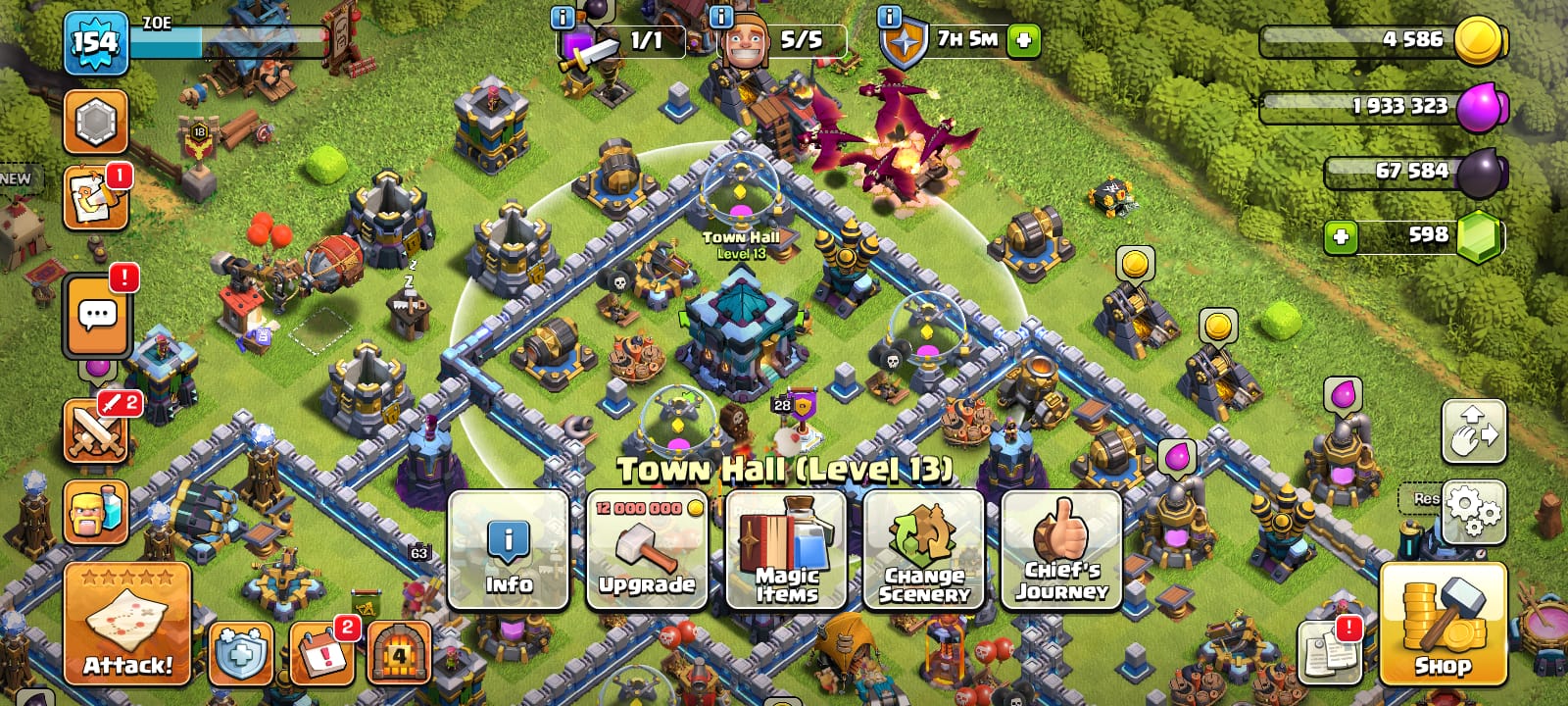Open the layout editor hand-arrows button

pyautogui.click(x=1473, y=431)
